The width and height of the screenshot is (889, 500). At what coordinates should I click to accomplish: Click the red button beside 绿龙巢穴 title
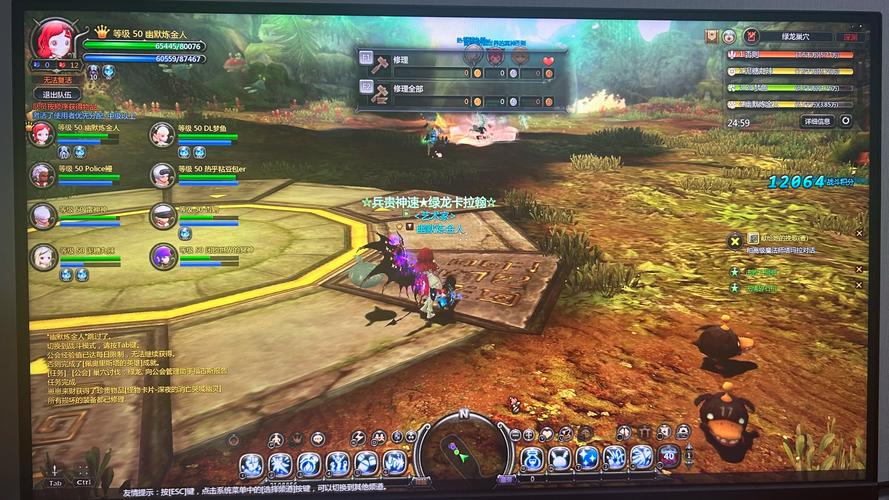[x=850, y=36]
